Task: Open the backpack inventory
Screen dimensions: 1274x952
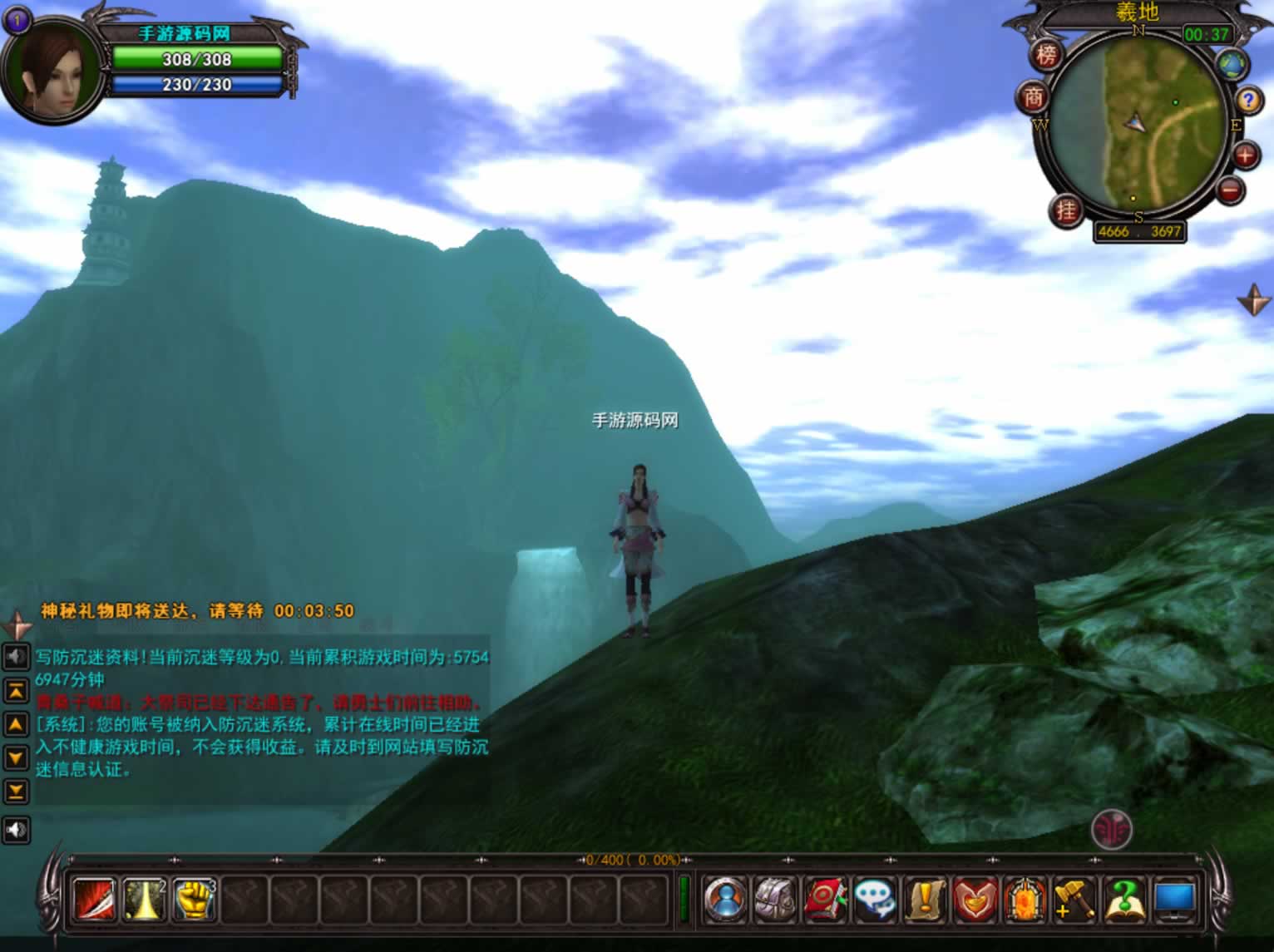Action: [776, 900]
